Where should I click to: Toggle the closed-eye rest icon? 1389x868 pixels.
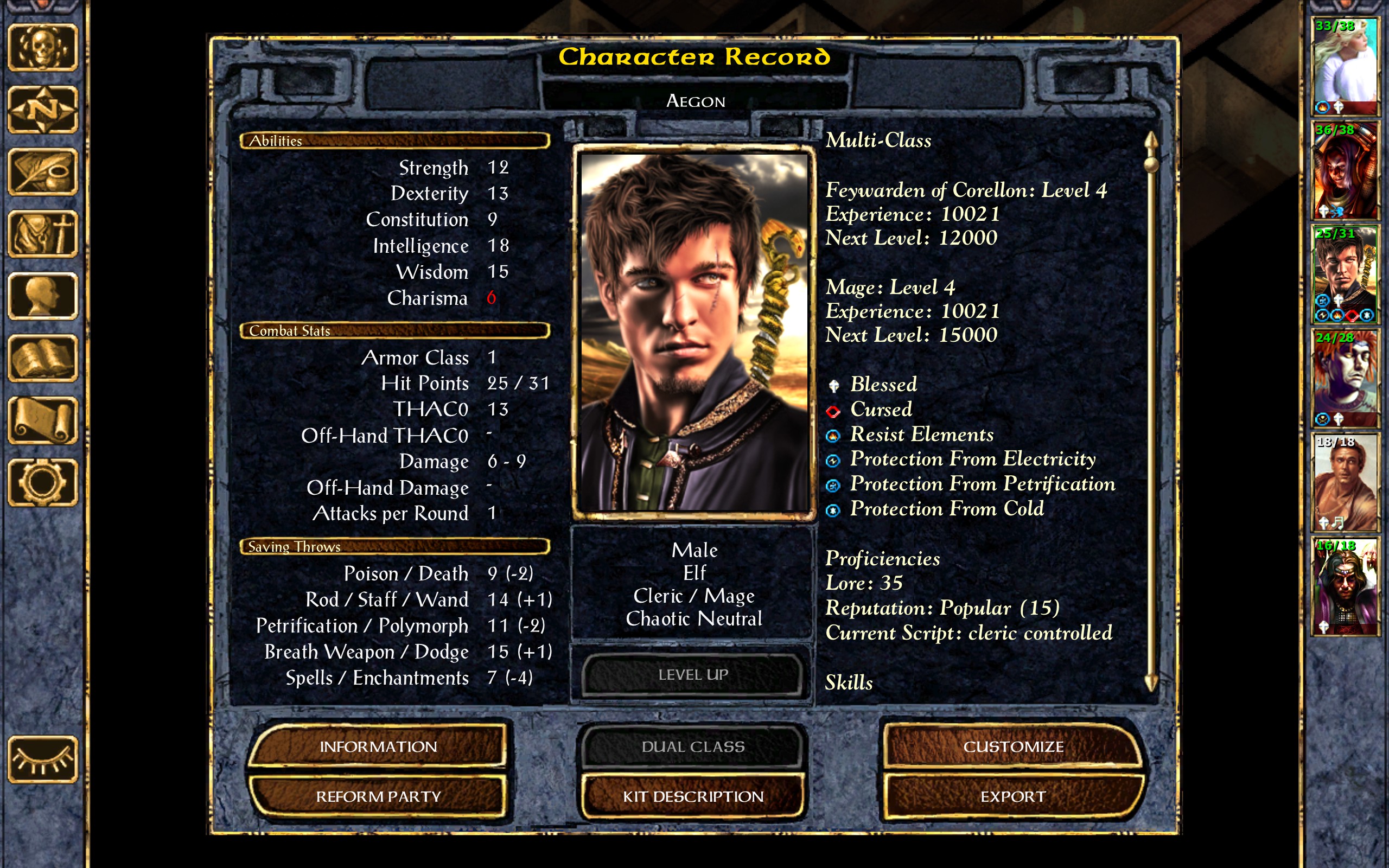pyautogui.click(x=42, y=760)
